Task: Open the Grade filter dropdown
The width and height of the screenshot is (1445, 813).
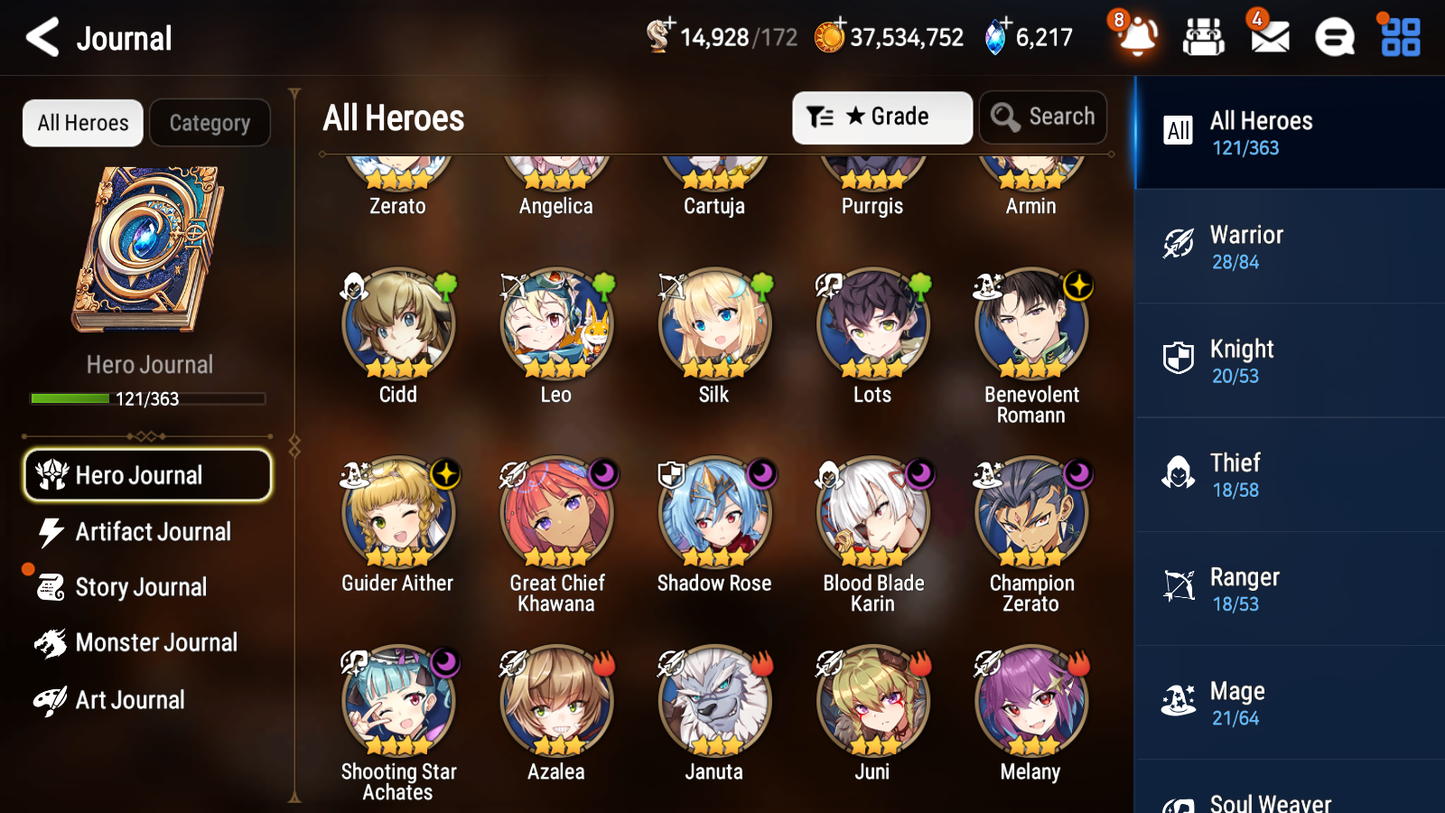Action: 882,117
